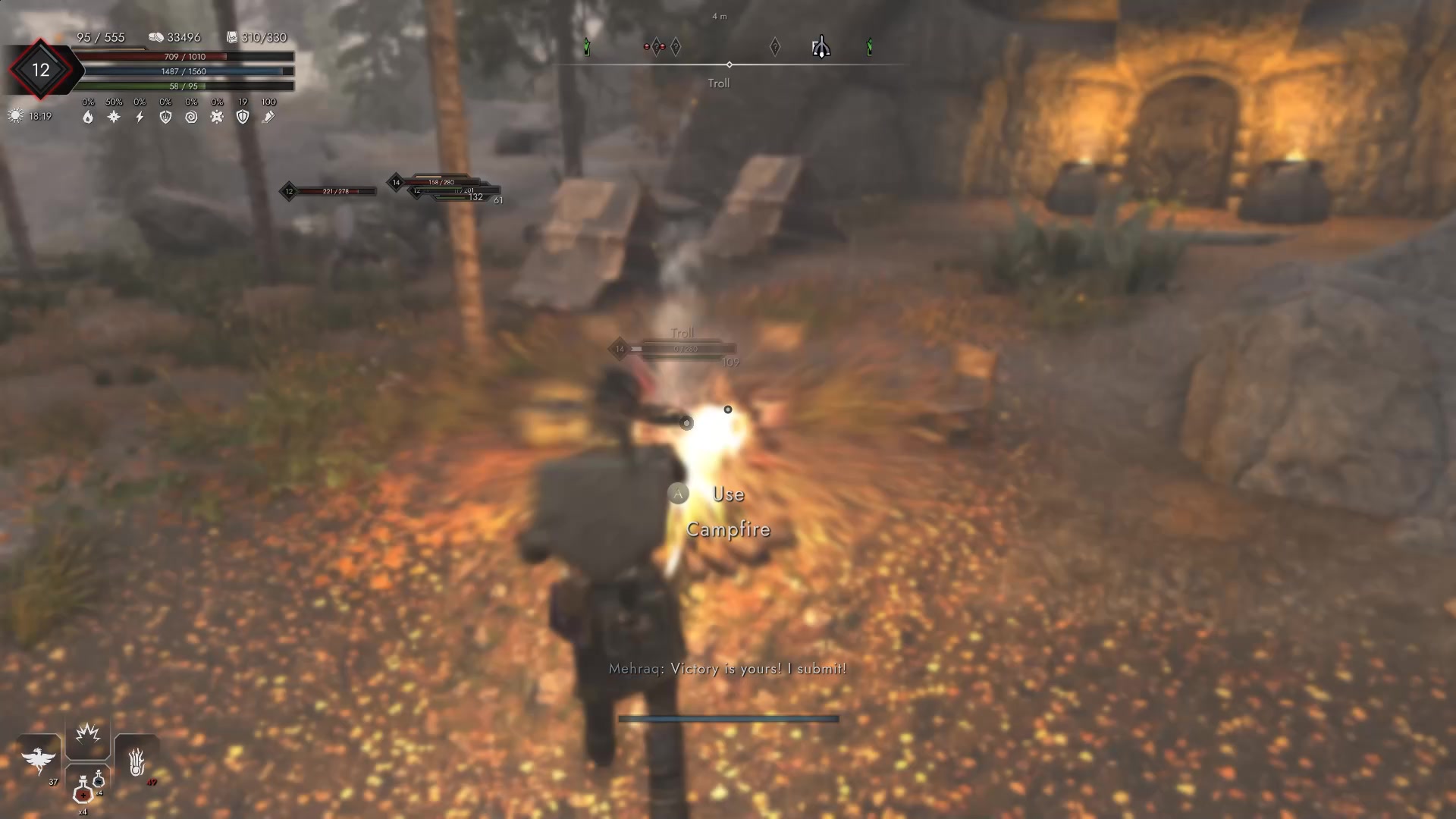The image size is (1456, 819).
Task: Click the Mehraq submission dialogue text
Action: click(x=727, y=669)
